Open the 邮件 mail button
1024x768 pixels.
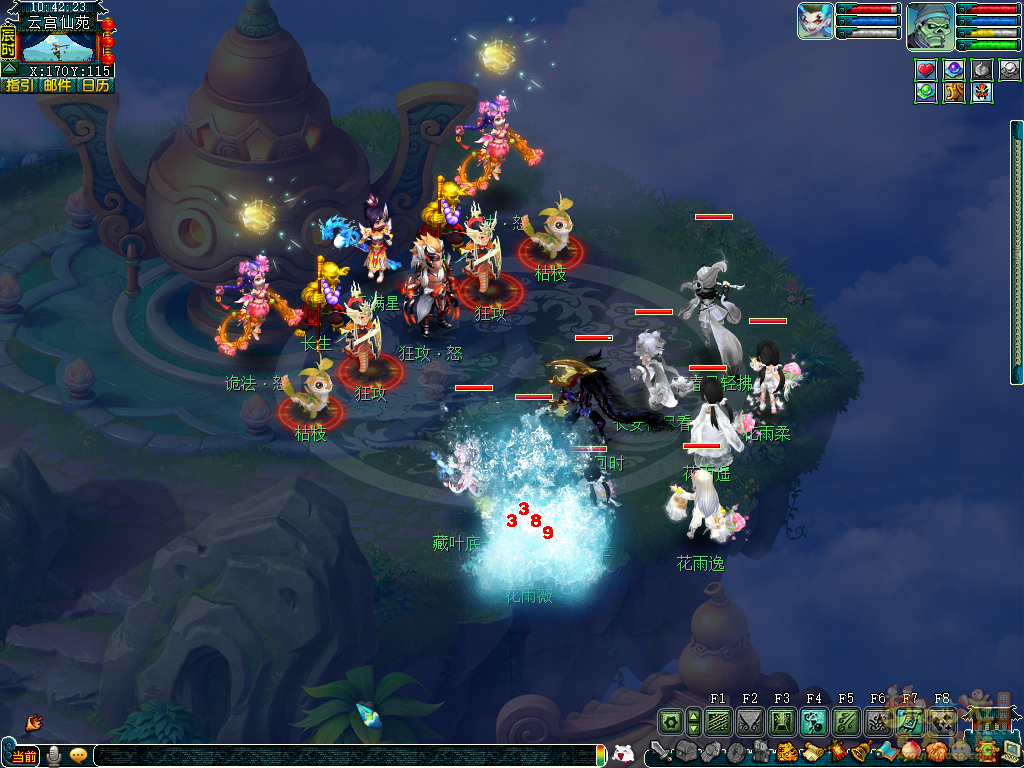[57, 86]
